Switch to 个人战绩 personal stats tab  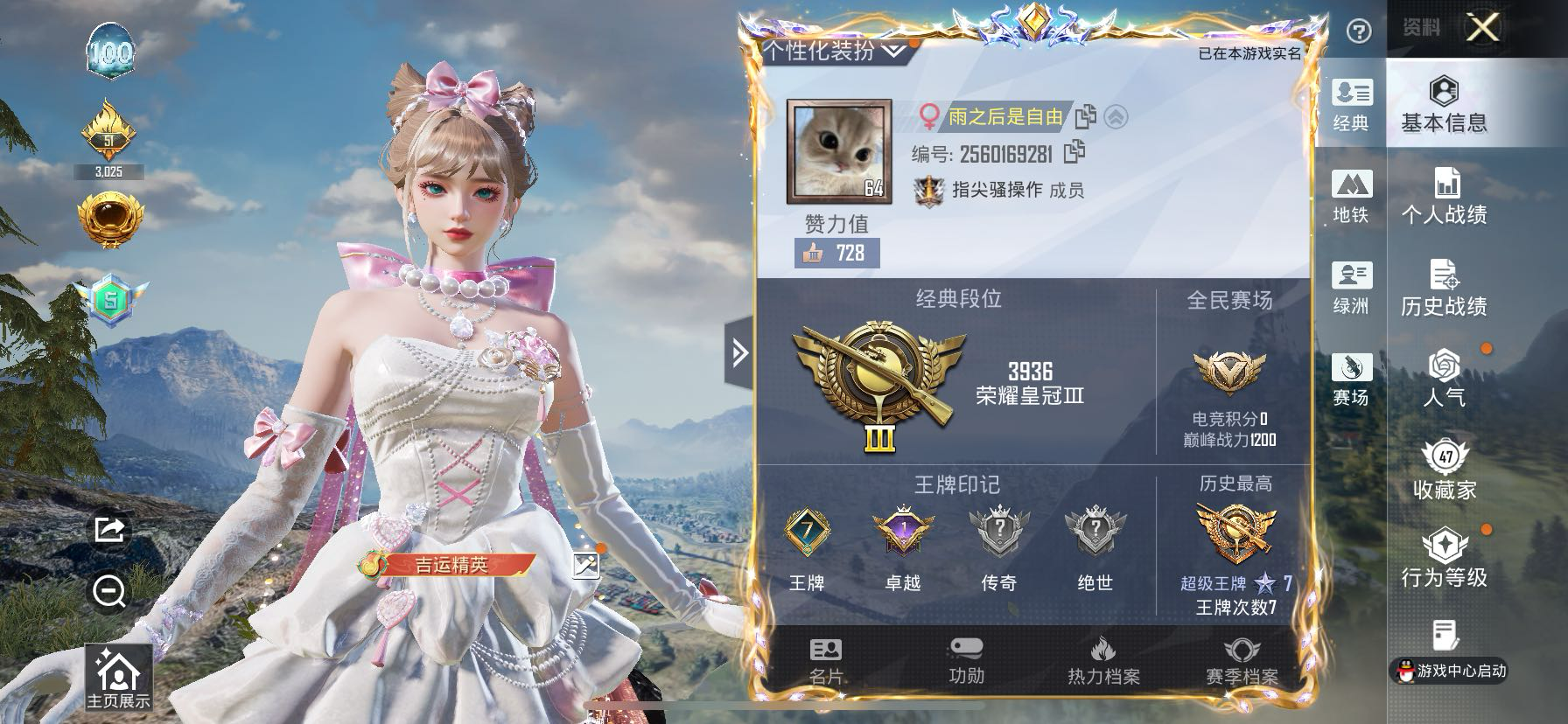1444,197
